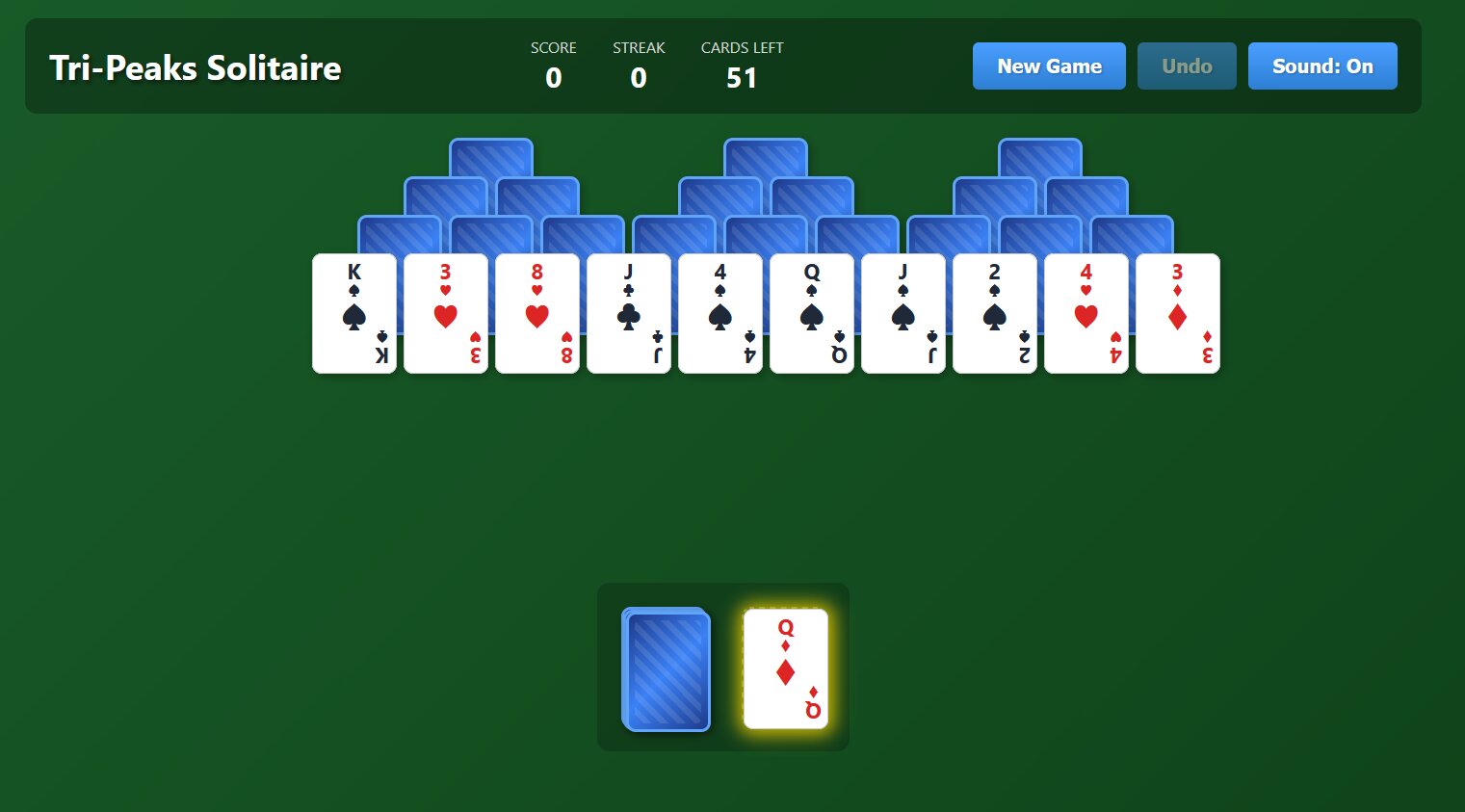Click the Queen of Spades card
Viewport: 1465px width, 812px height.
(x=812, y=313)
